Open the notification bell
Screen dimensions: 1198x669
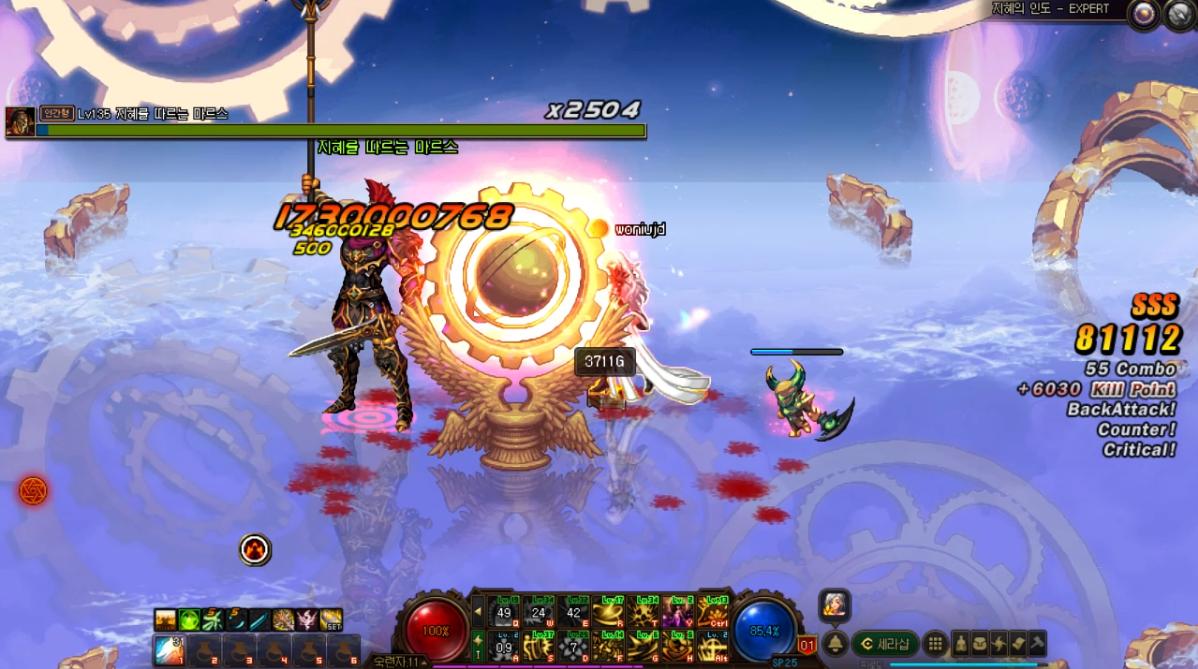point(836,643)
